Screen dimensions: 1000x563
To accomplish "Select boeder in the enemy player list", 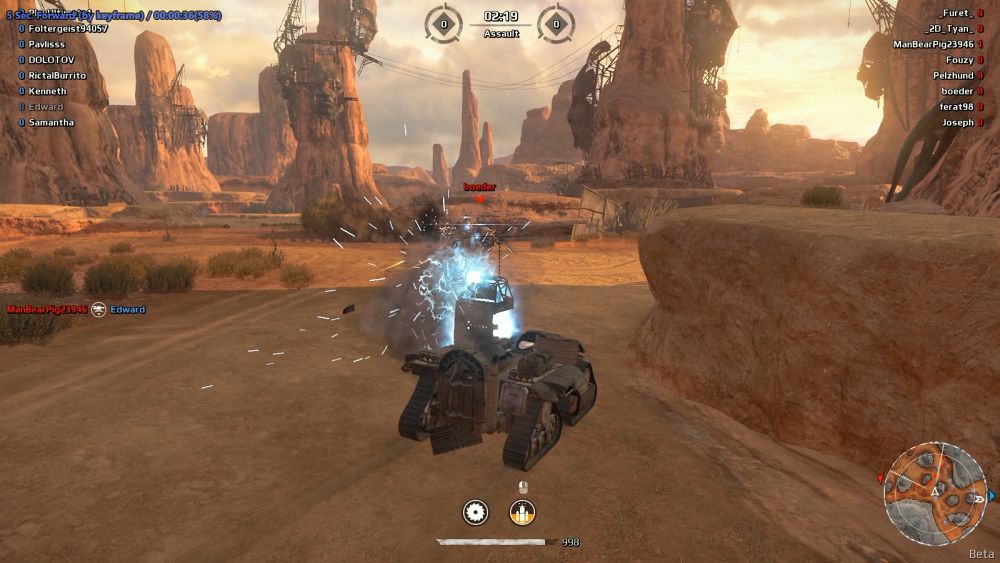I will click(957, 91).
